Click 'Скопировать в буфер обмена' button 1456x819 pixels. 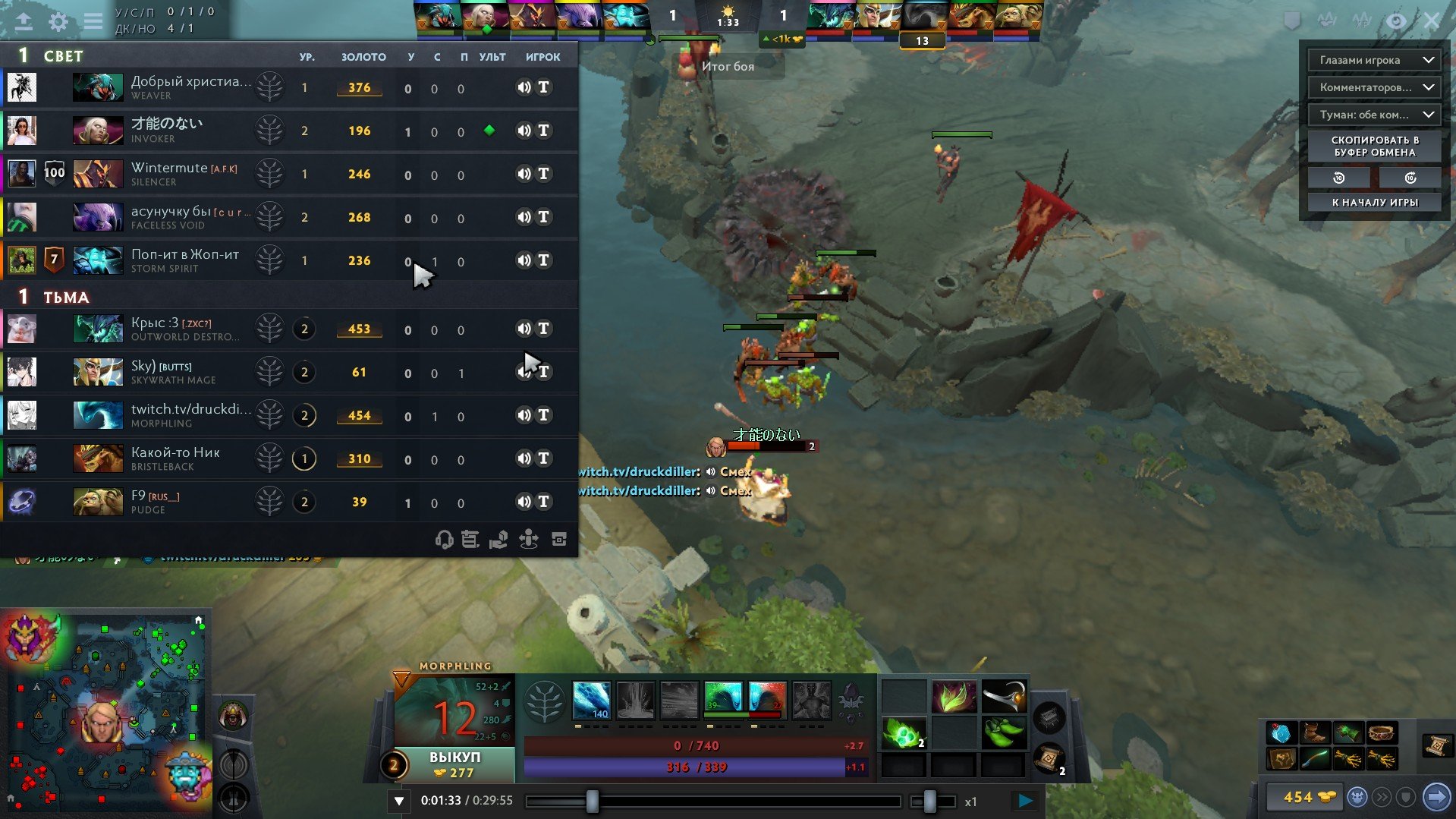[1374, 146]
